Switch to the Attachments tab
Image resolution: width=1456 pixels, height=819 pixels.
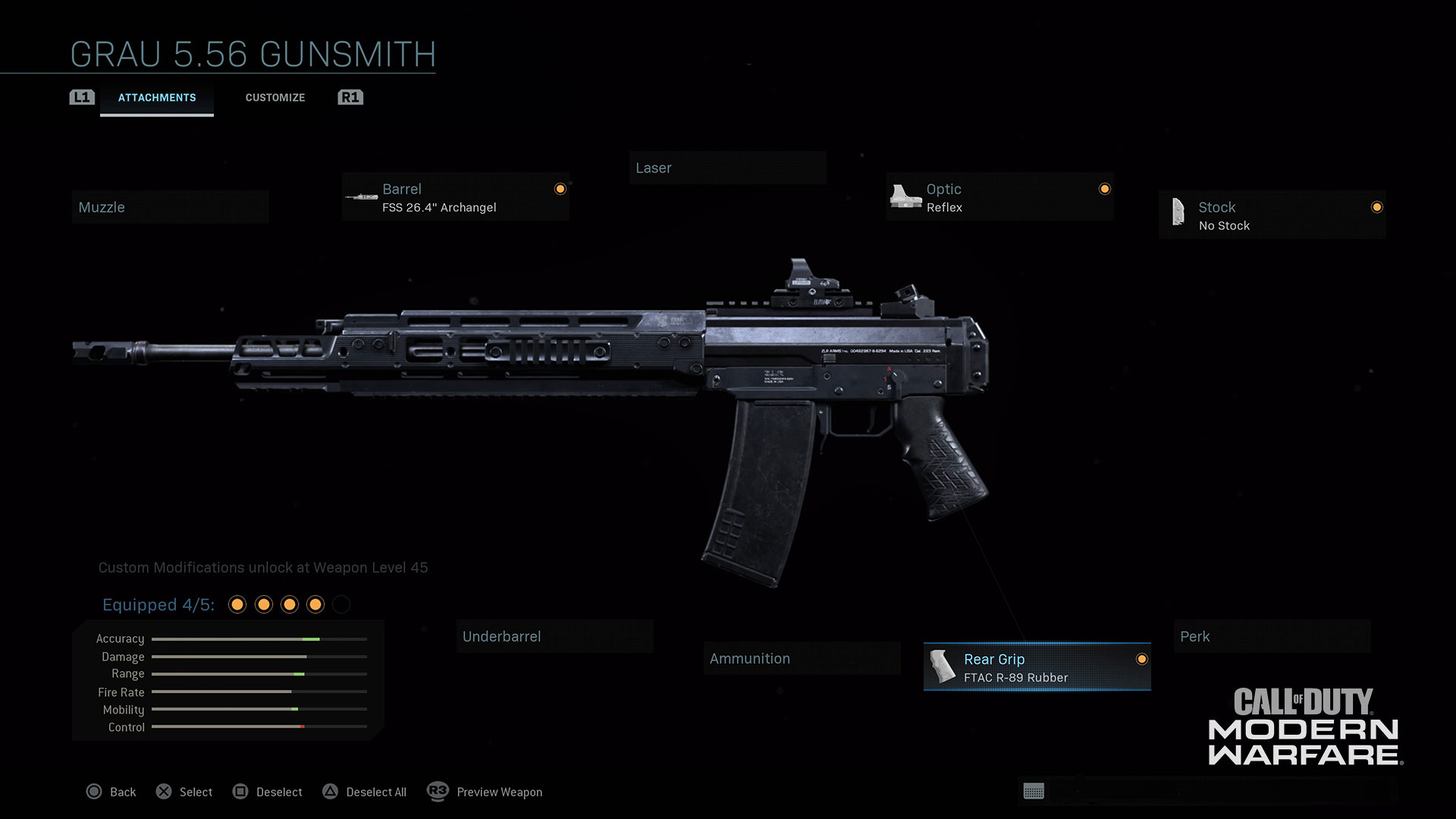(157, 98)
